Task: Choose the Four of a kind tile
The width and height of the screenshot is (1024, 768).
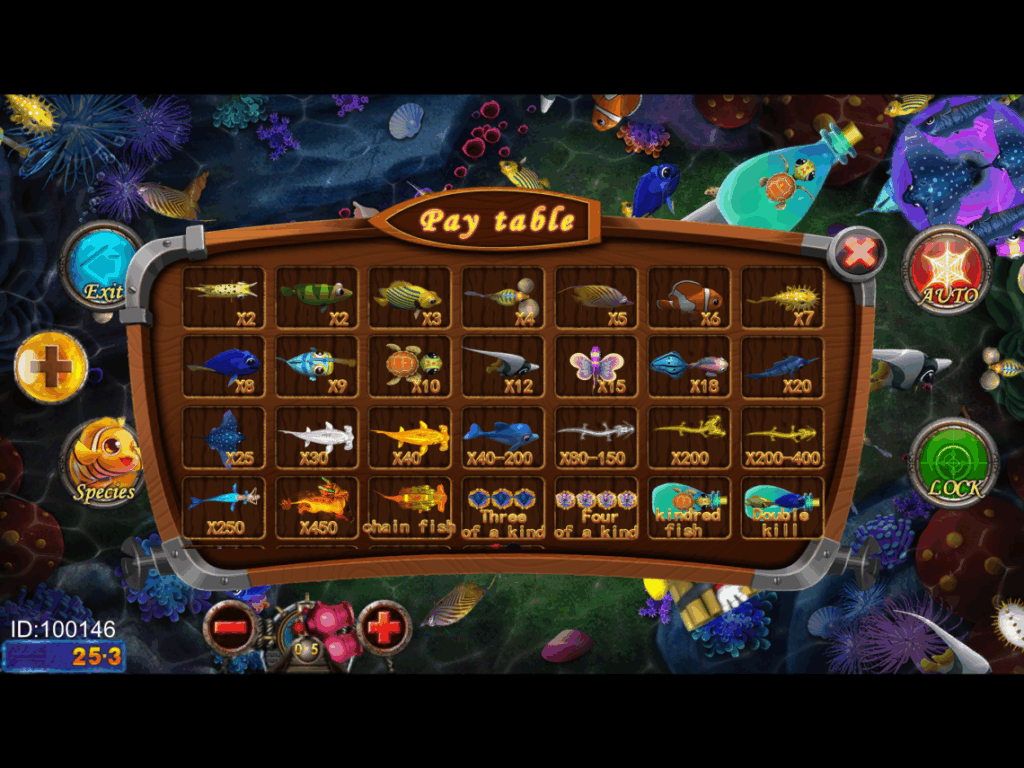Action: point(596,507)
